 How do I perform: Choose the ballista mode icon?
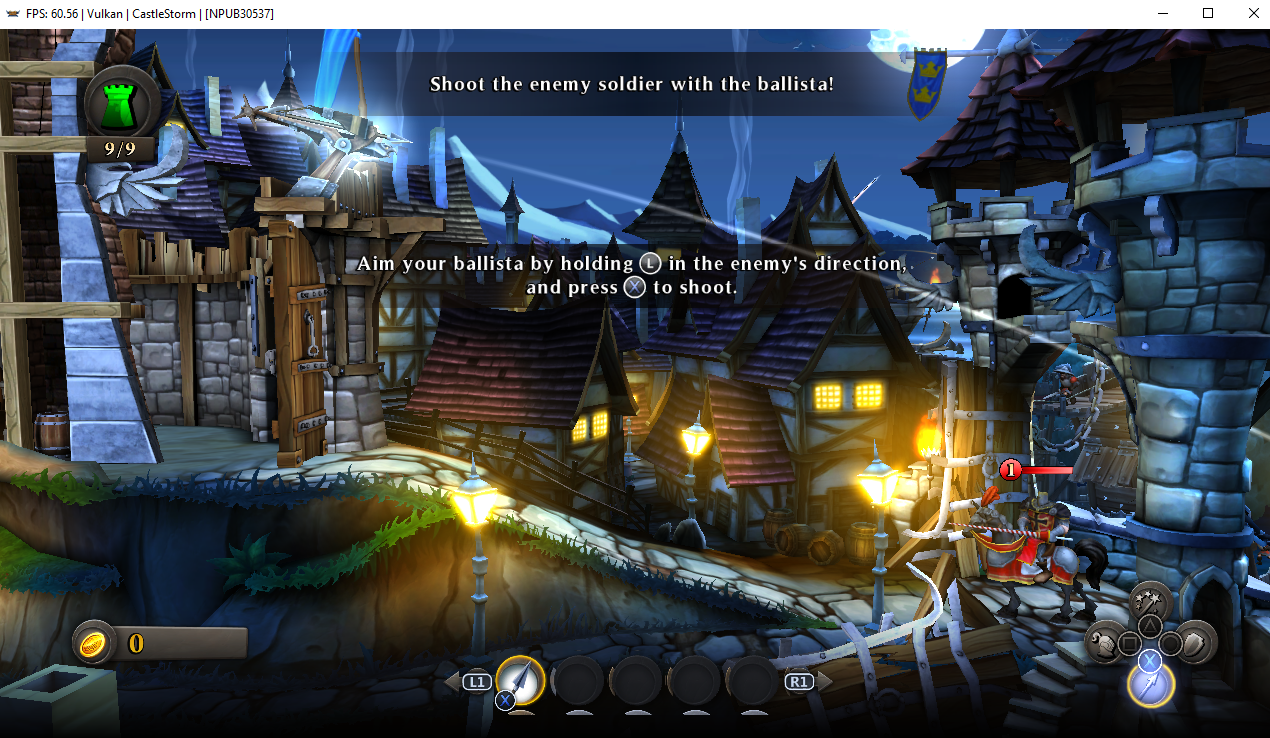click(x=1150, y=684)
